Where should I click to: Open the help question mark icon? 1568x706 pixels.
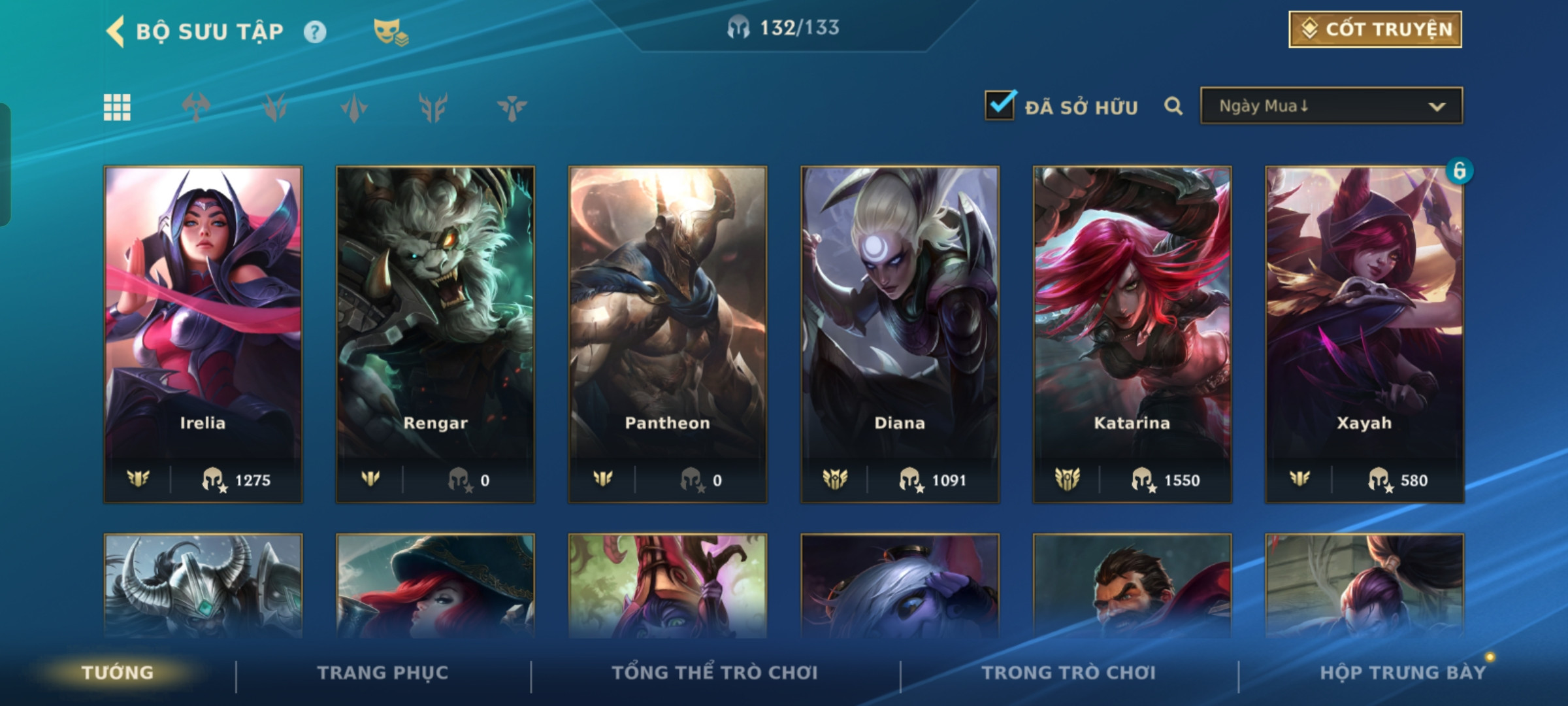pyautogui.click(x=315, y=31)
